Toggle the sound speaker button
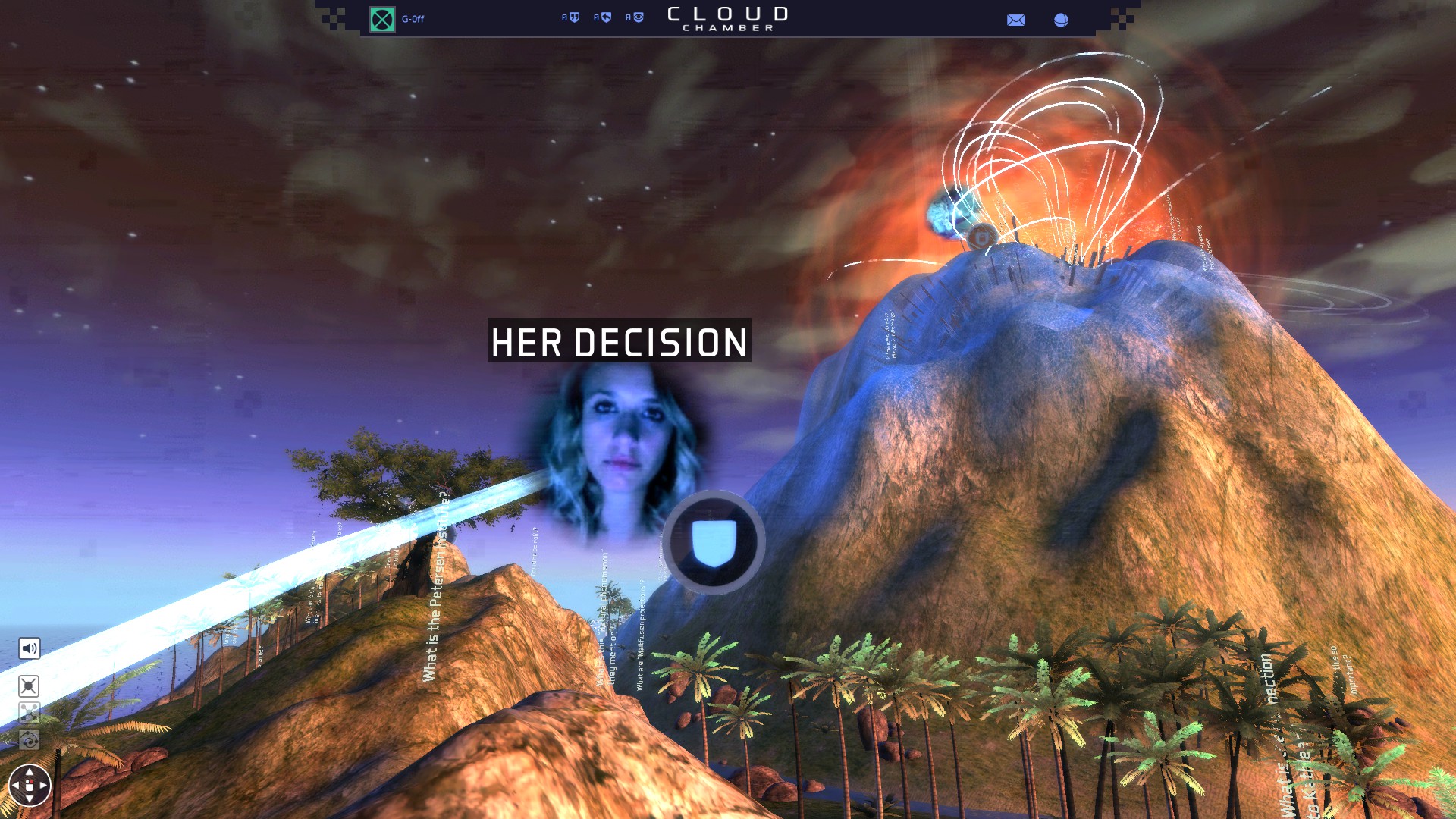The height and width of the screenshot is (819, 1456). (29, 648)
